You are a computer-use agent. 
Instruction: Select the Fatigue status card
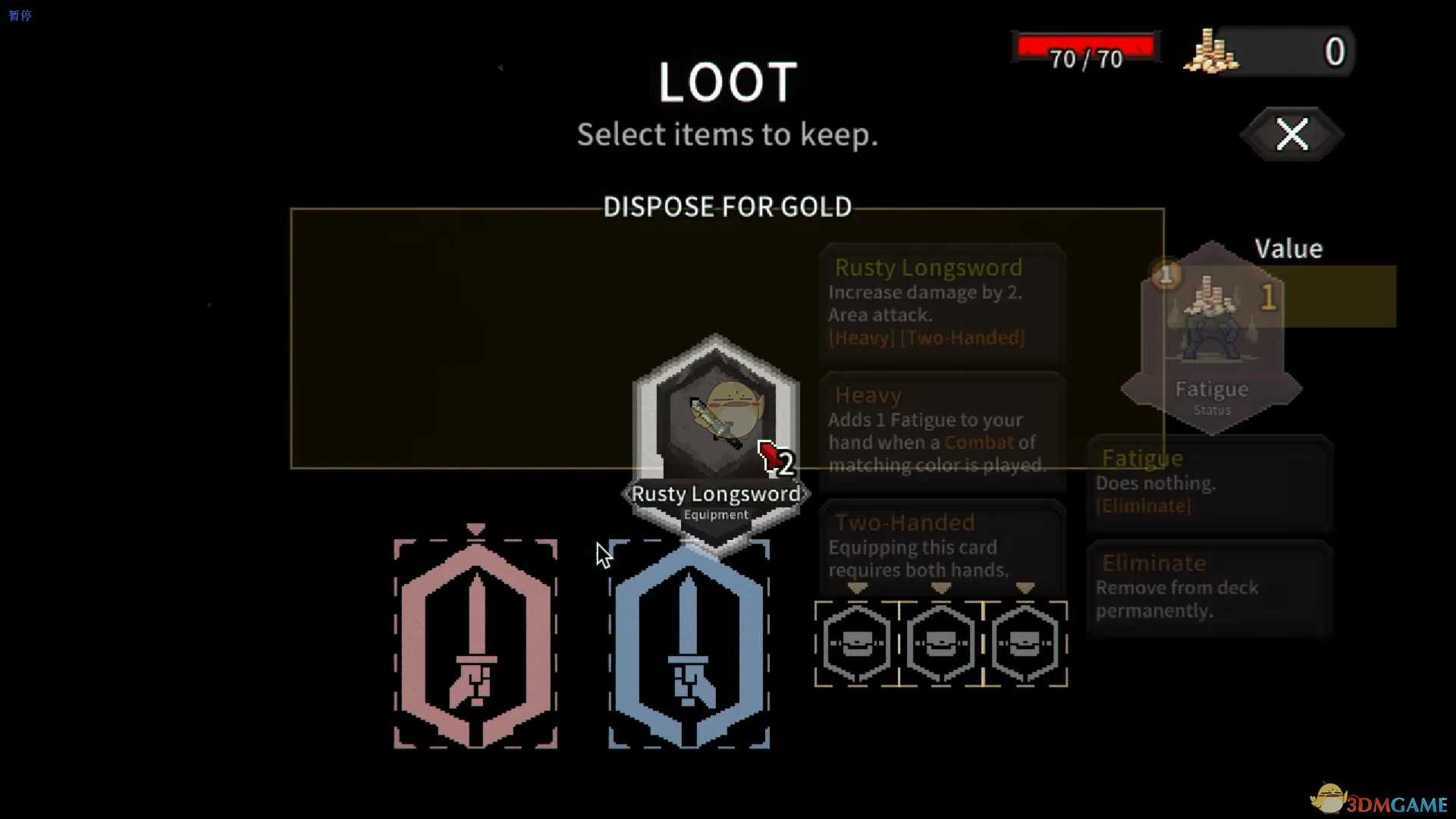pyautogui.click(x=1211, y=339)
